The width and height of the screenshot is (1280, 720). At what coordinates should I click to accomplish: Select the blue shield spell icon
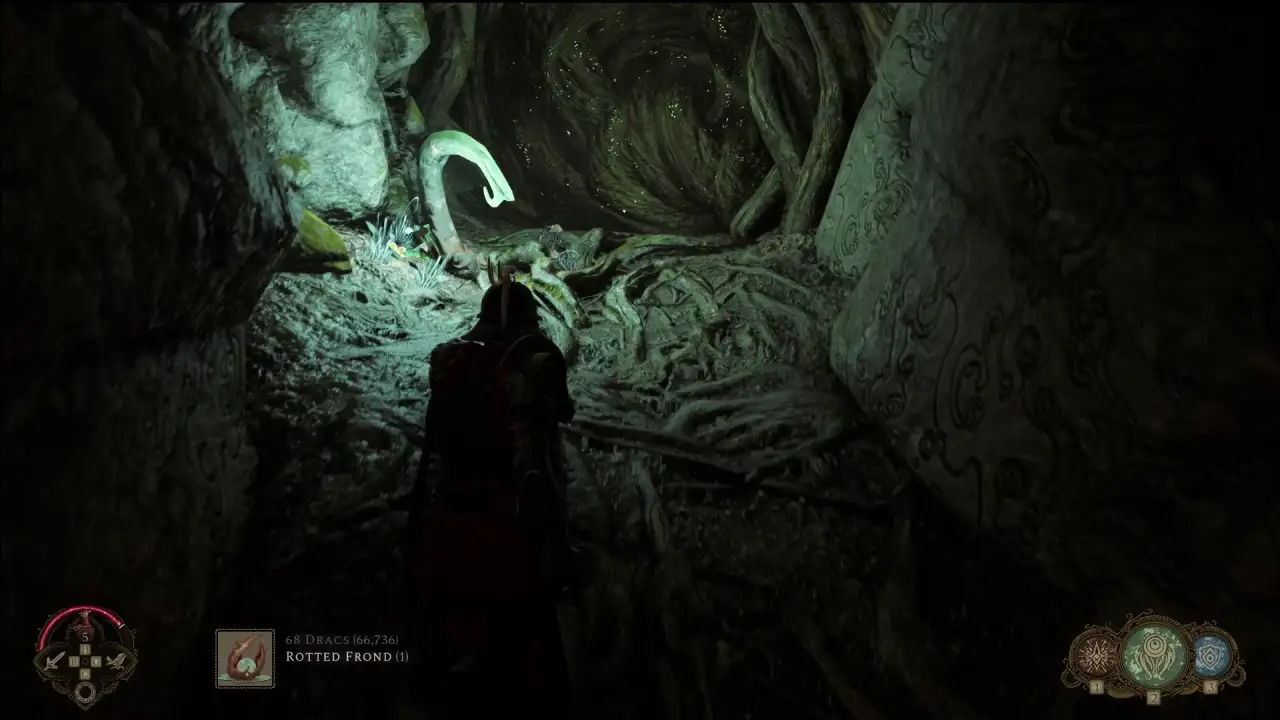(x=1211, y=656)
